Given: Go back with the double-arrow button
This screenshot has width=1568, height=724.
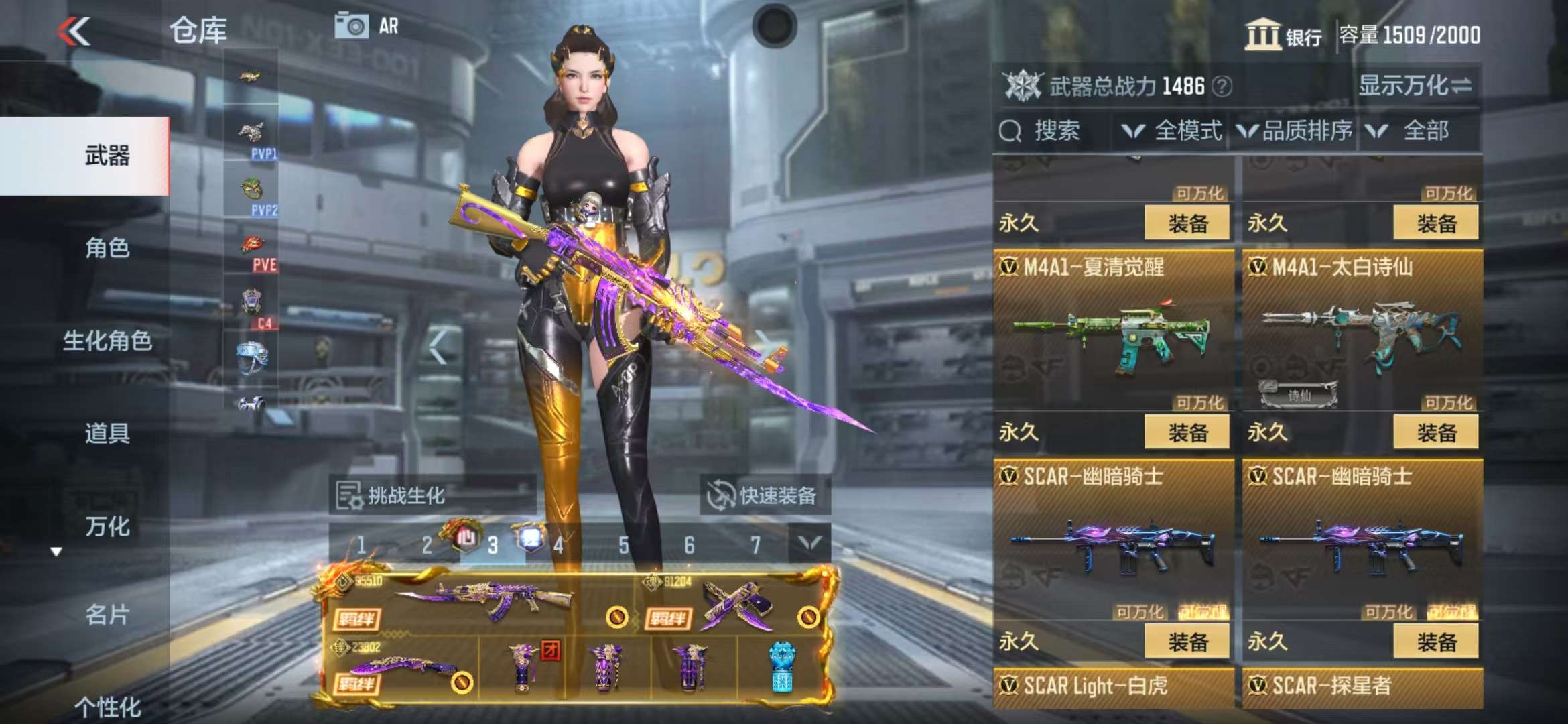Looking at the screenshot, I should pyautogui.click(x=74, y=32).
